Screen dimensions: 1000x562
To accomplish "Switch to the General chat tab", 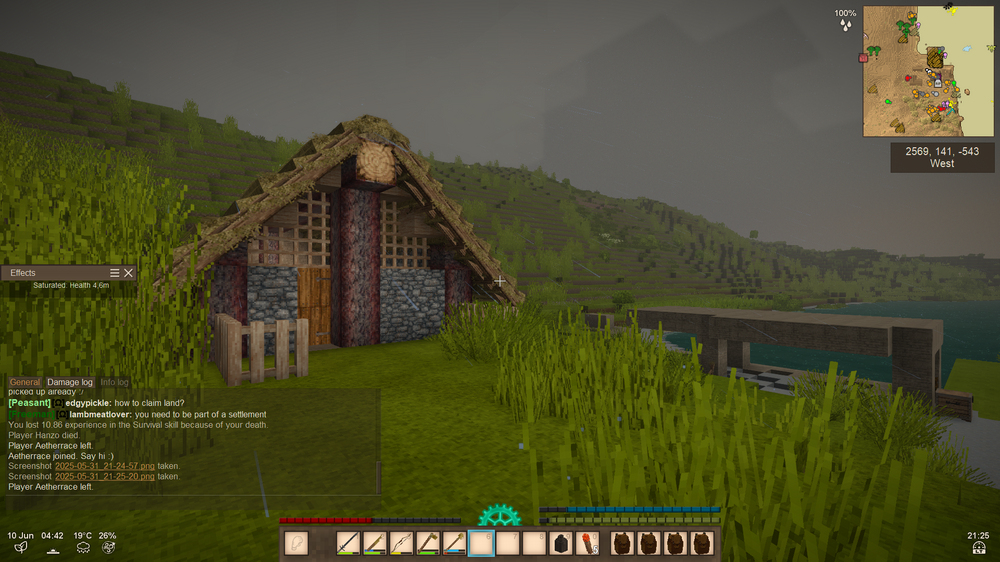I will [25, 382].
